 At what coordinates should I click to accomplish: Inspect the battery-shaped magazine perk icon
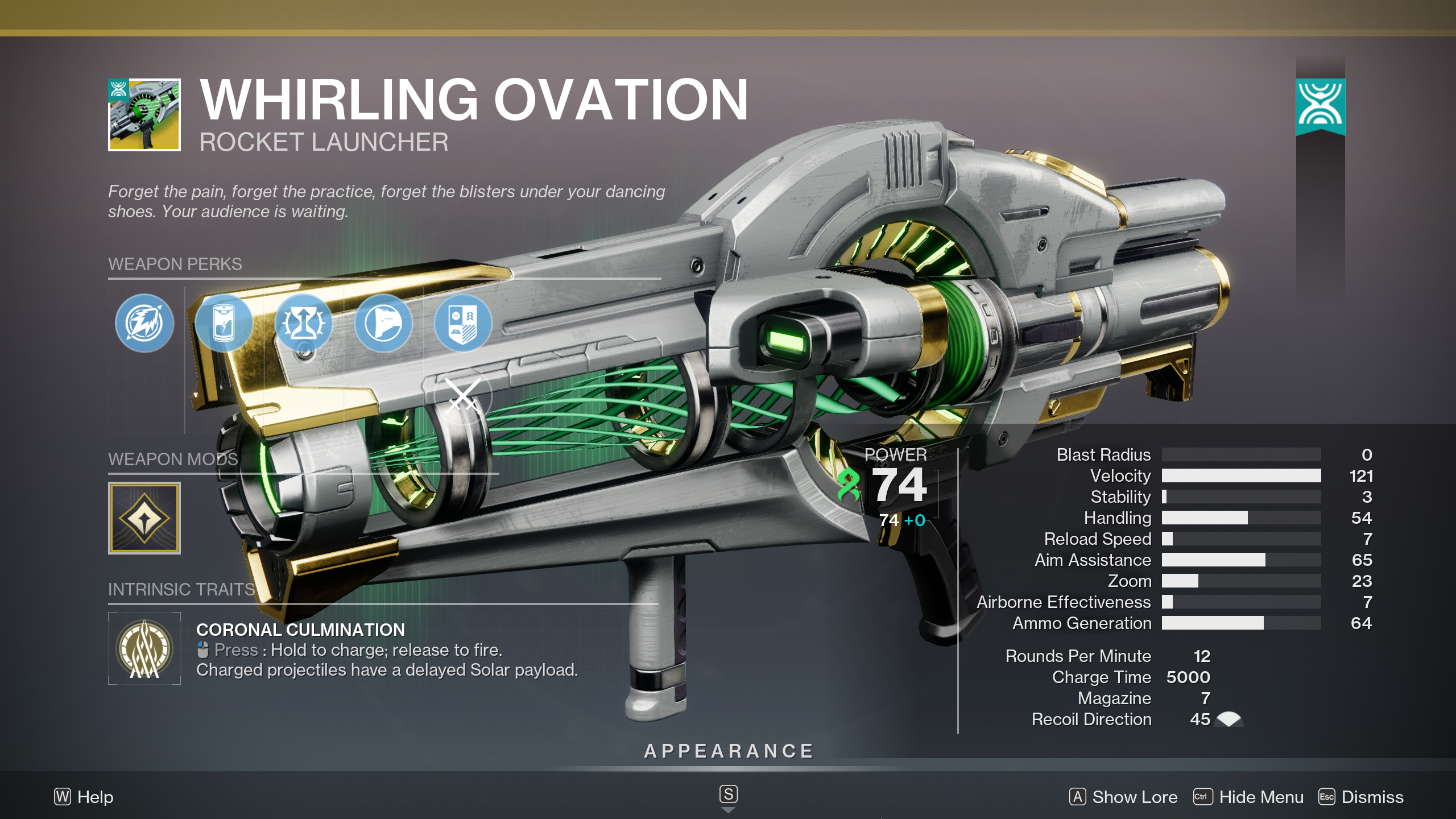[224, 322]
